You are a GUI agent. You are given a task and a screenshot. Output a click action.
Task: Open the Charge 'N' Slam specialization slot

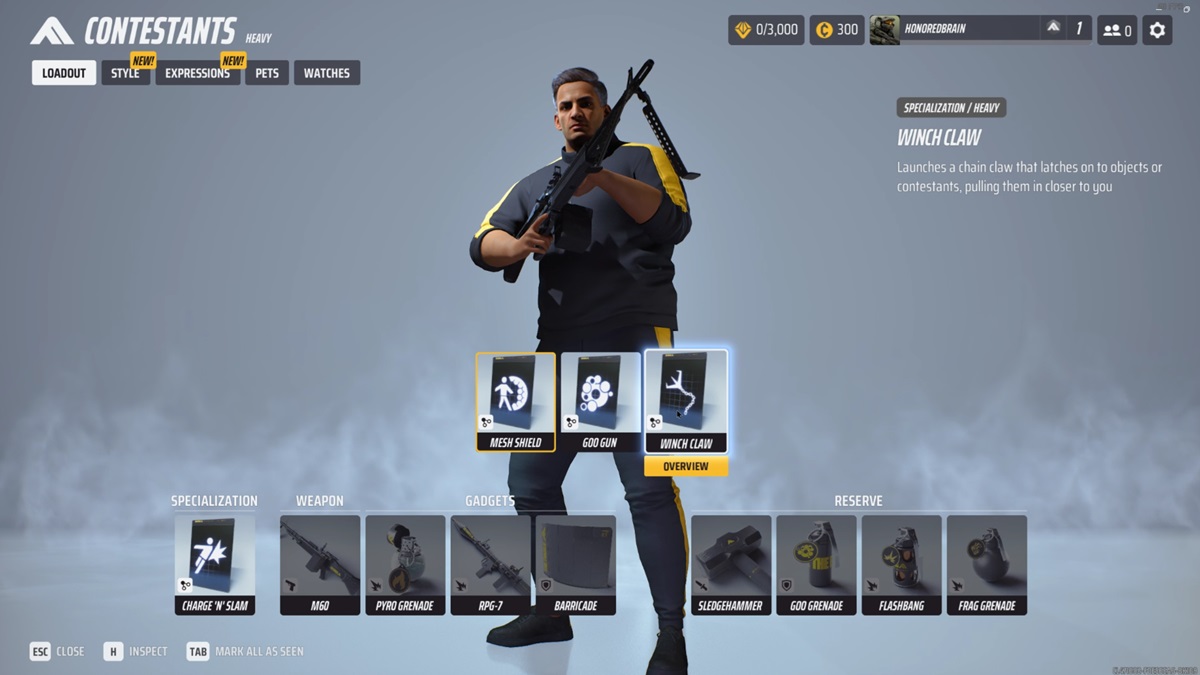coord(215,564)
